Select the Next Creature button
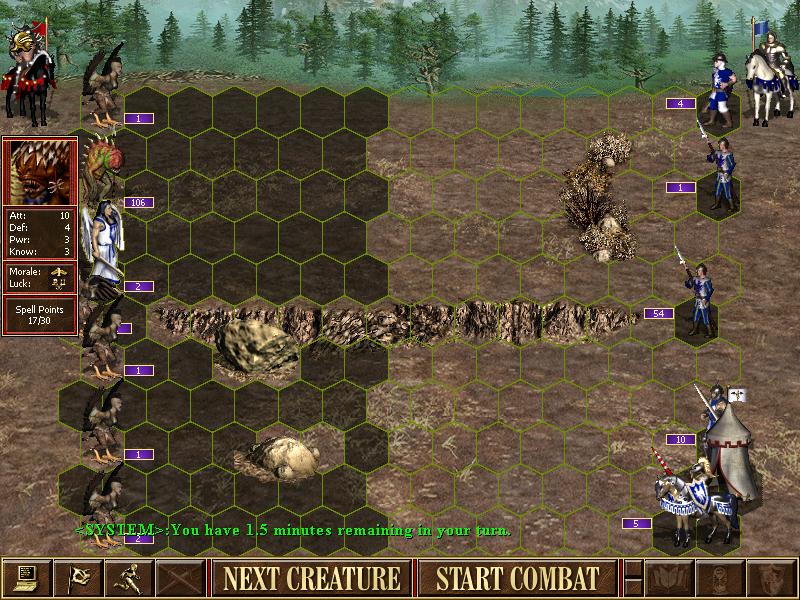Screen dimensions: 800x600 point(311,578)
